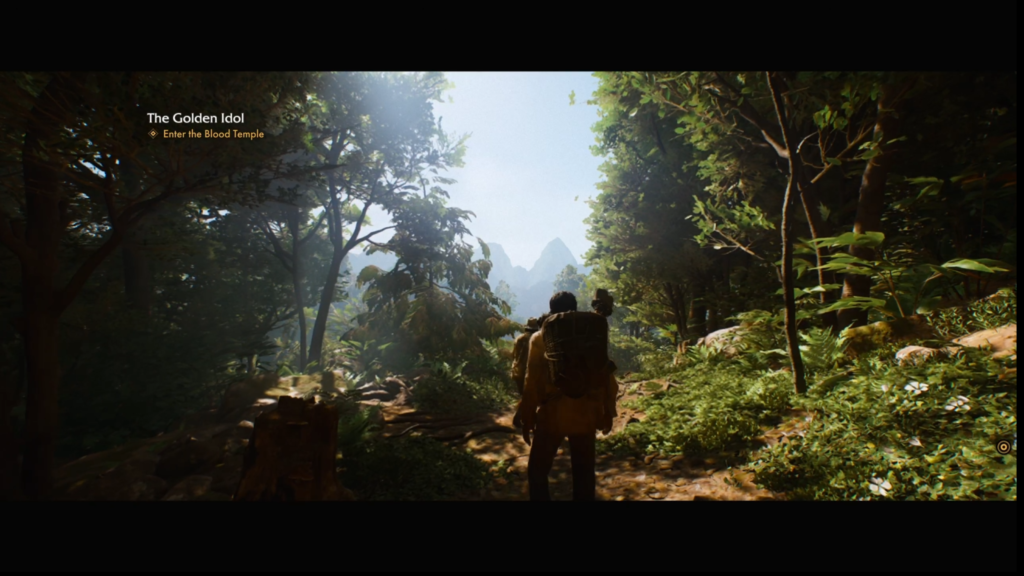Viewport: 1024px width, 576px height.
Task: Select The Golden Idol quest title
Action: click(195, 118)
